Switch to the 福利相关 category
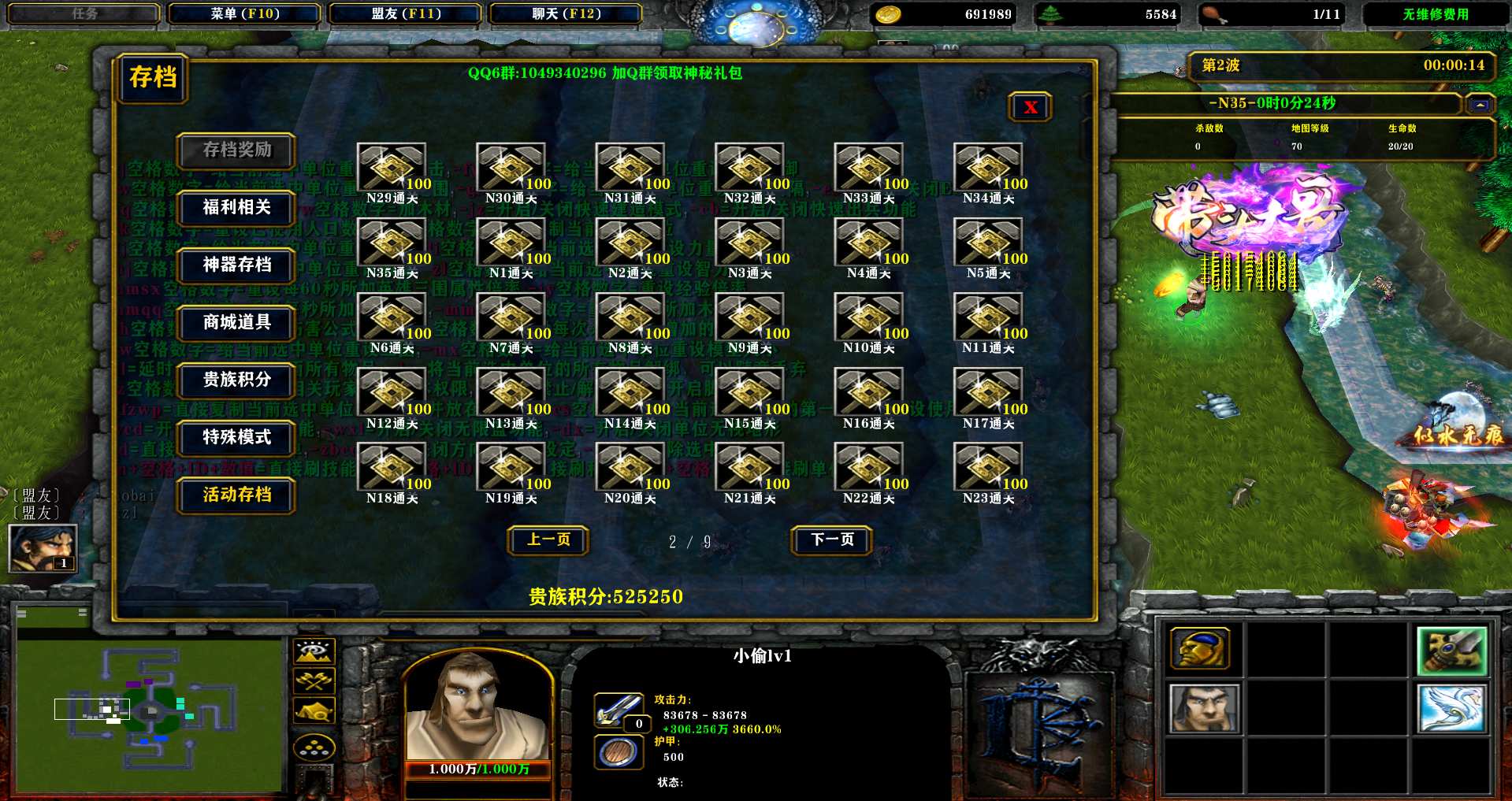Viewport: 1512px width, 801px height. pyautogui.click(x=236, y=207)
